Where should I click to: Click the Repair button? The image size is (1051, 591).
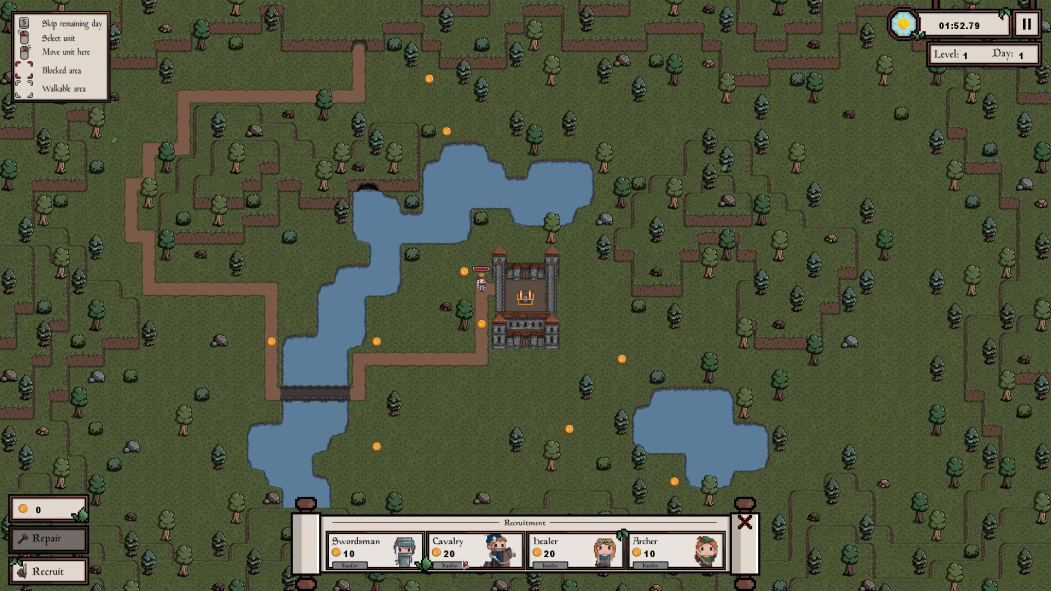(x=48, y=539)
